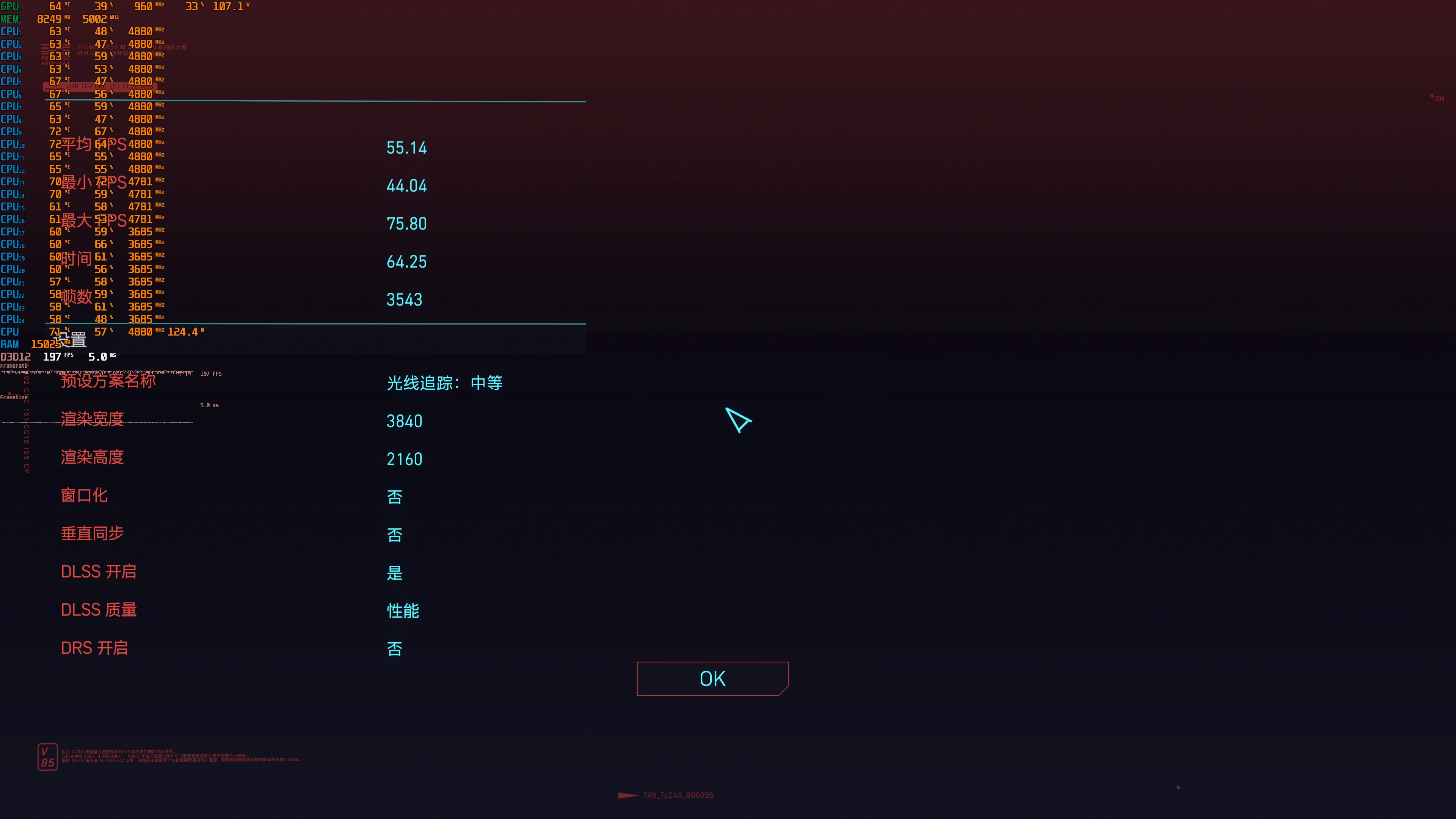
Task: Select the D3D12 API indicator
Action: point(15,356)
